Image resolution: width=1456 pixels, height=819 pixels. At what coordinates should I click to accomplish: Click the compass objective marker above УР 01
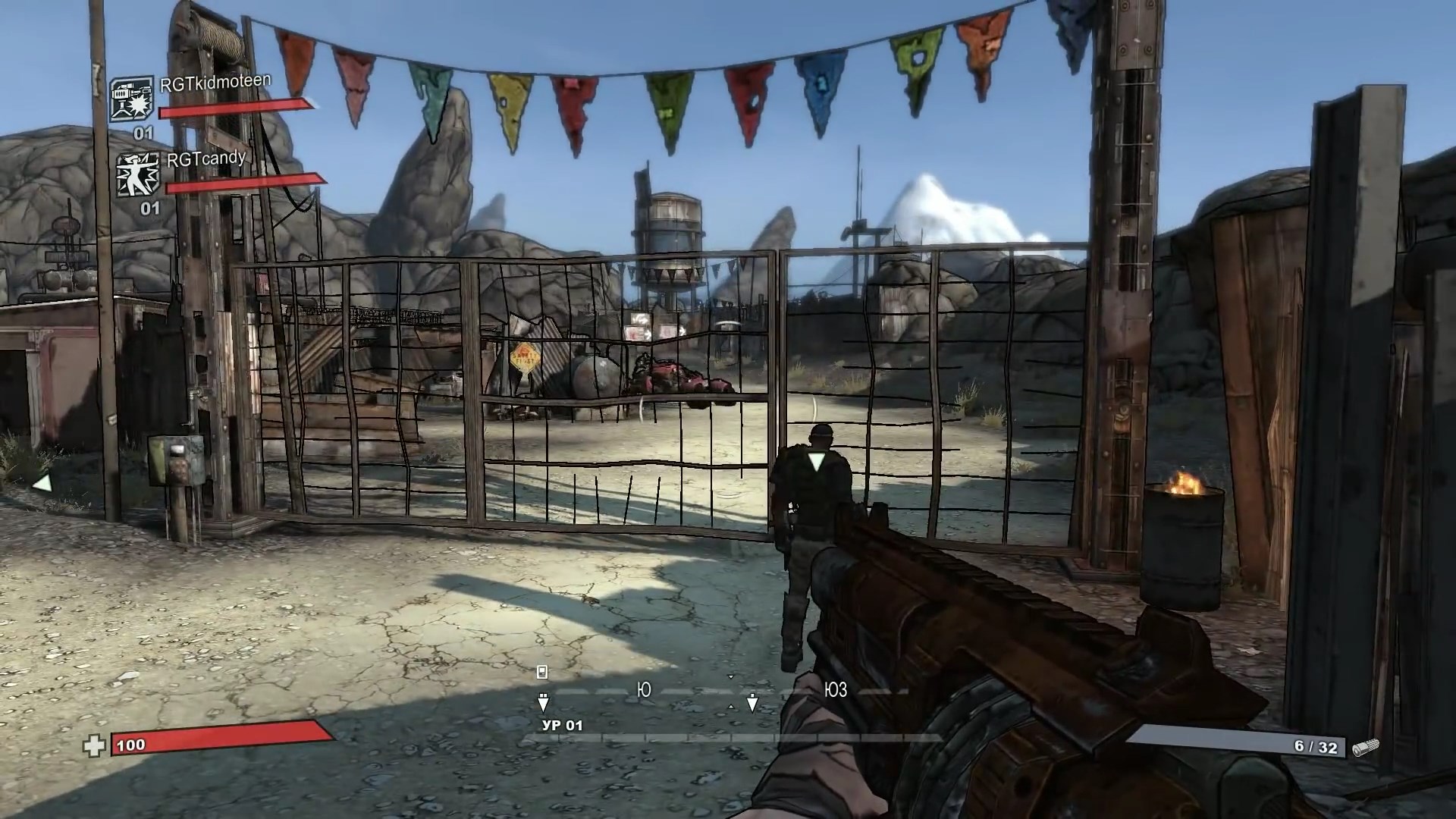(543, 701)
